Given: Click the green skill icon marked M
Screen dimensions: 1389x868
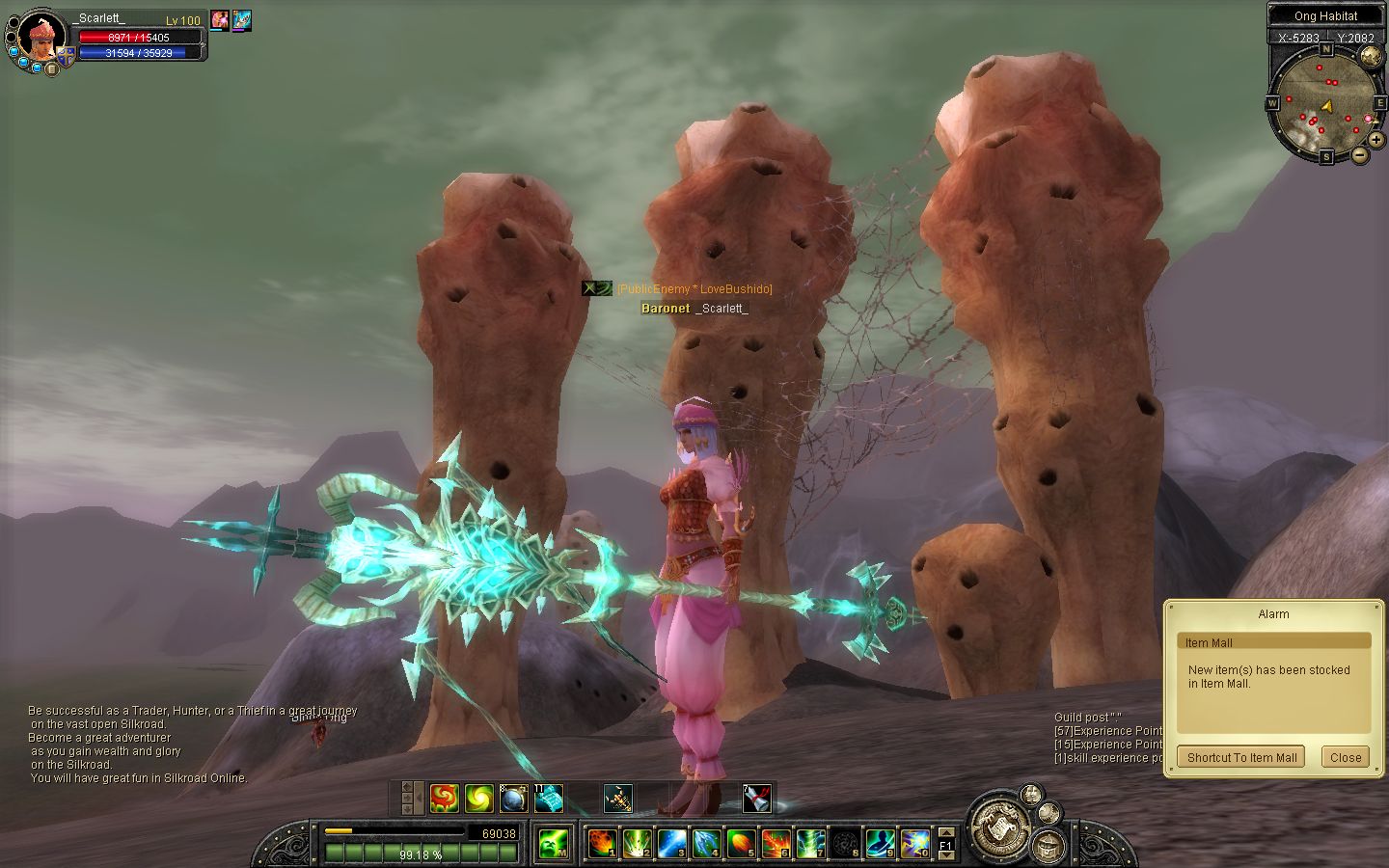Looking at the screenshot, I should tap(552, 844).
